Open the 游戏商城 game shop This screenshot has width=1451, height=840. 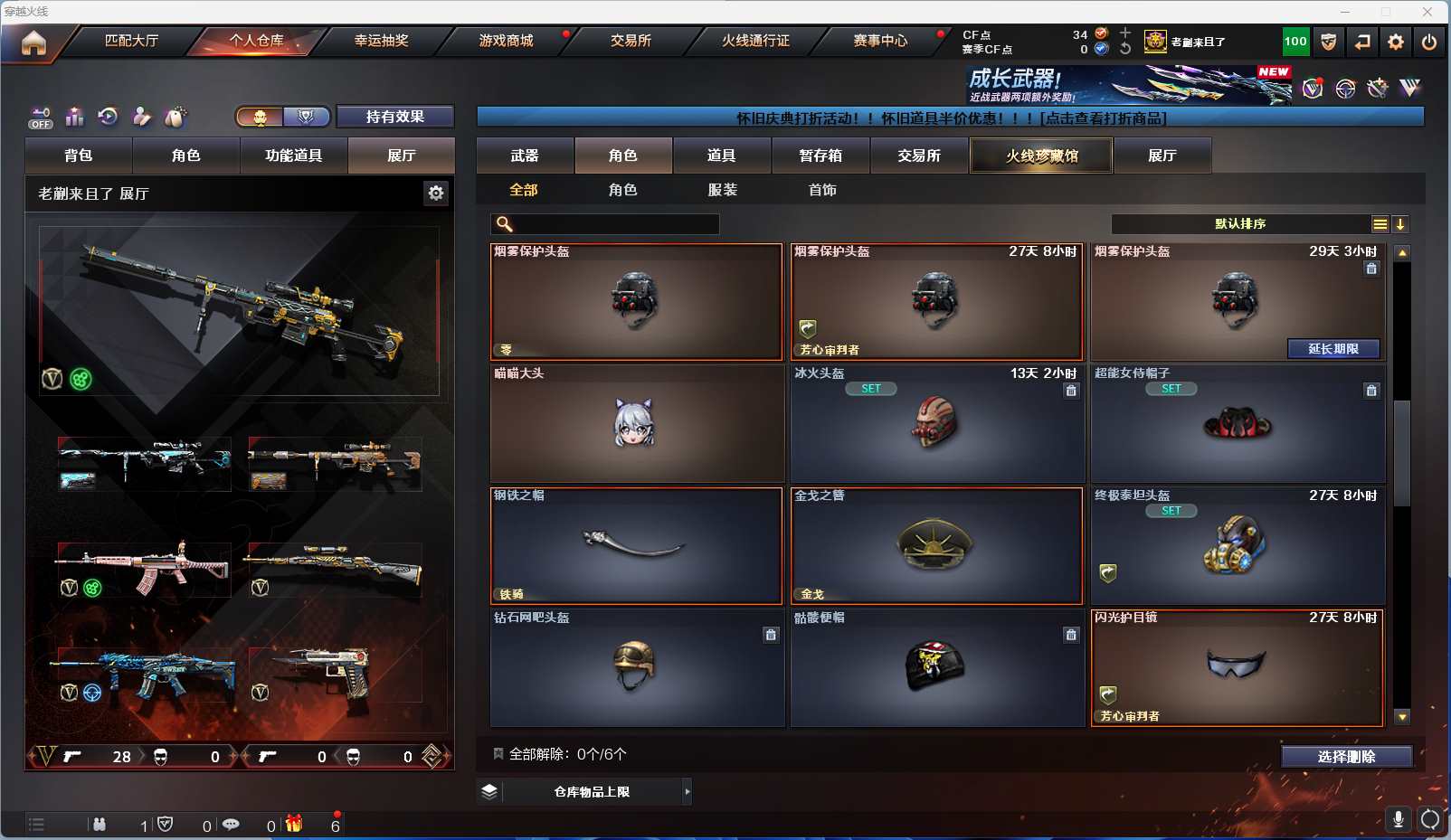(x=506, y=41)
